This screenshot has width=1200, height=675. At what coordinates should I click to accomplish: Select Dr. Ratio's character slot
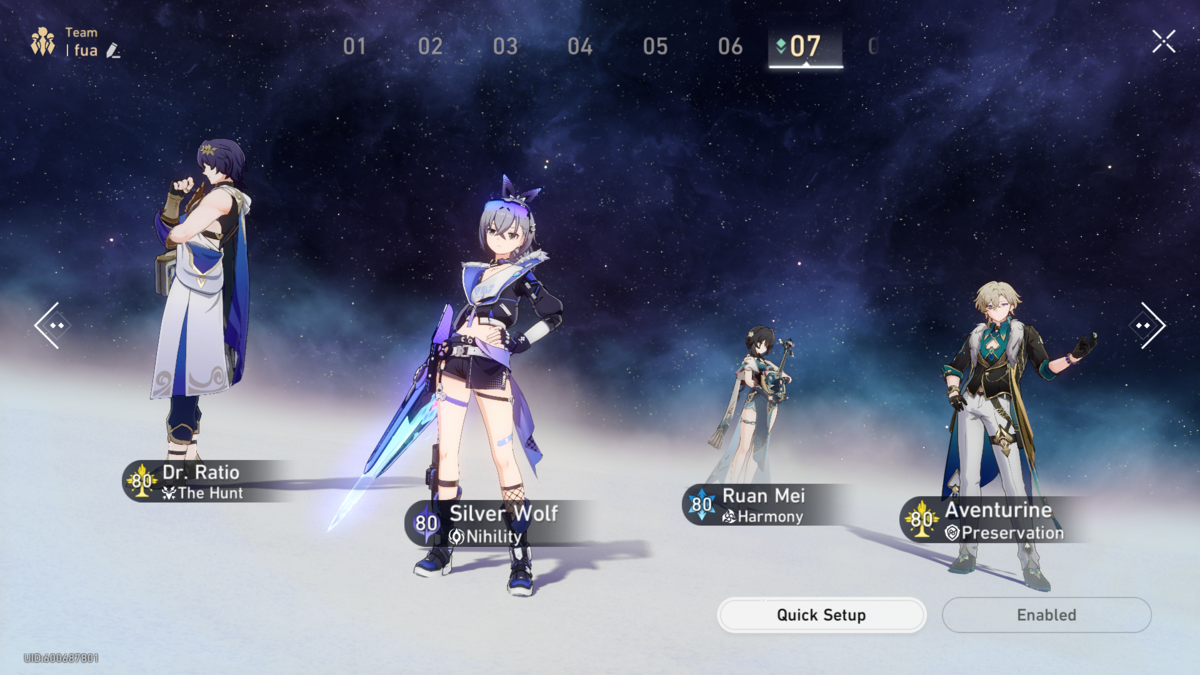pyautogui.click(x=200, y=300)
